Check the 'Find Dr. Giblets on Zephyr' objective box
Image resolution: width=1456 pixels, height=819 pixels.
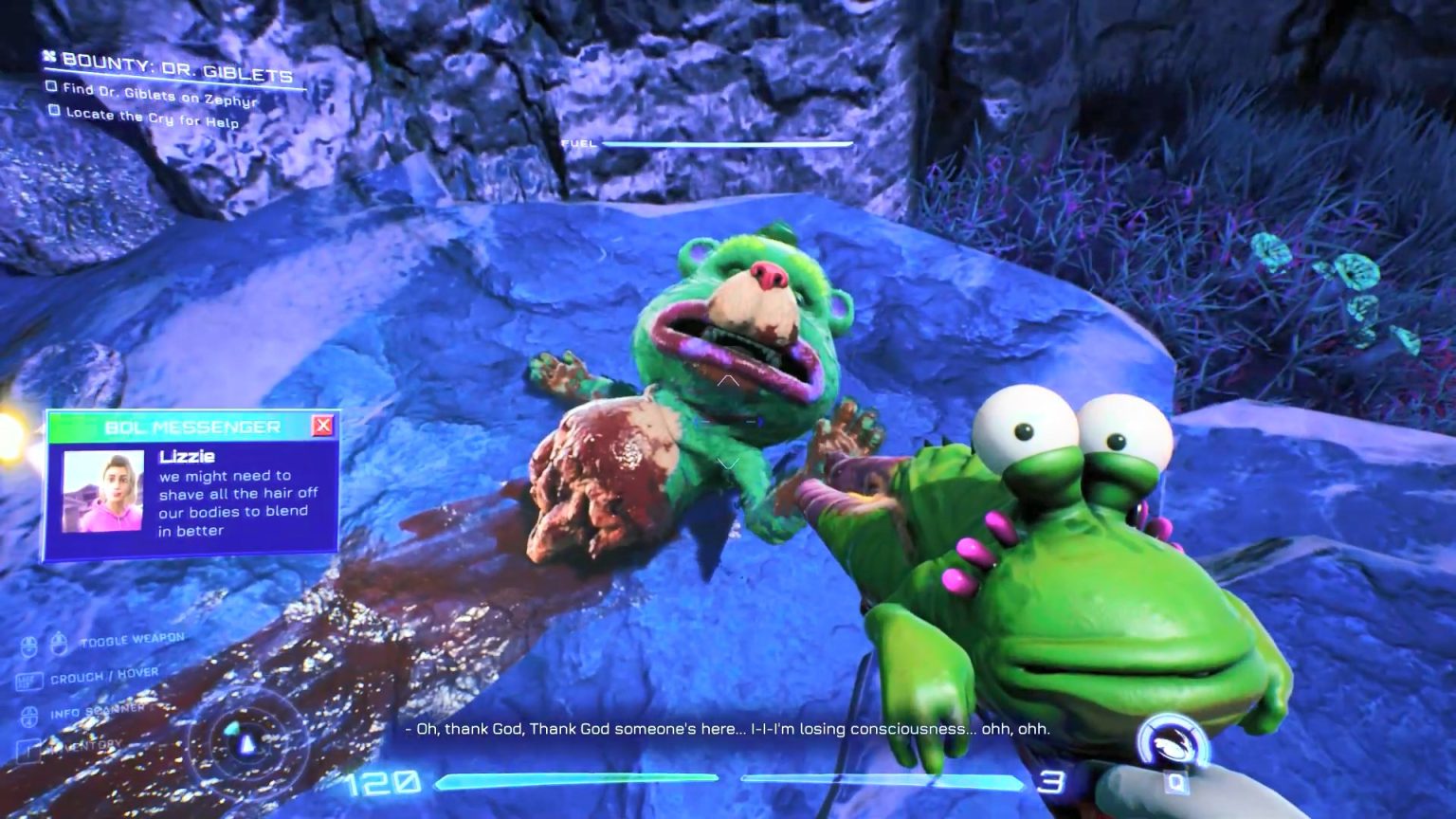coord(50,88)
